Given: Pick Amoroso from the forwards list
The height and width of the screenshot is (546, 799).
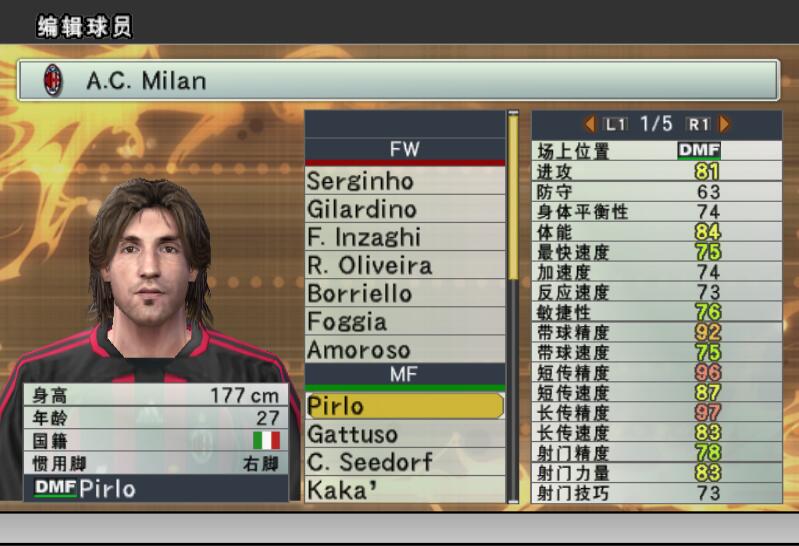Looking at the screenshot, I should [x=404, y=350].
